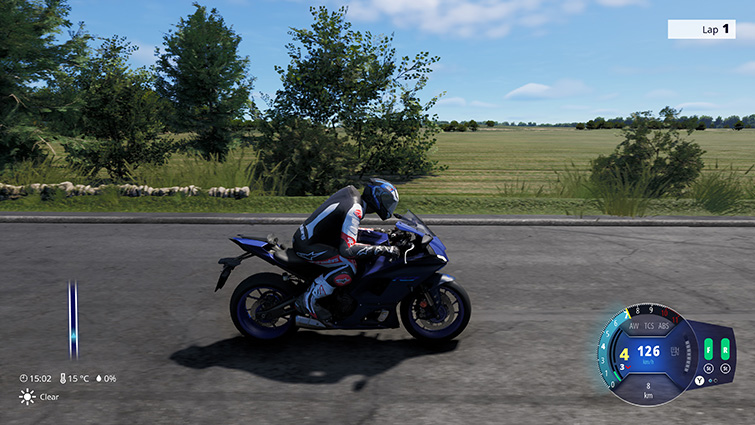Click the TCS traction control indicator
Screen dimensions: 755x425
coord(650,326)
